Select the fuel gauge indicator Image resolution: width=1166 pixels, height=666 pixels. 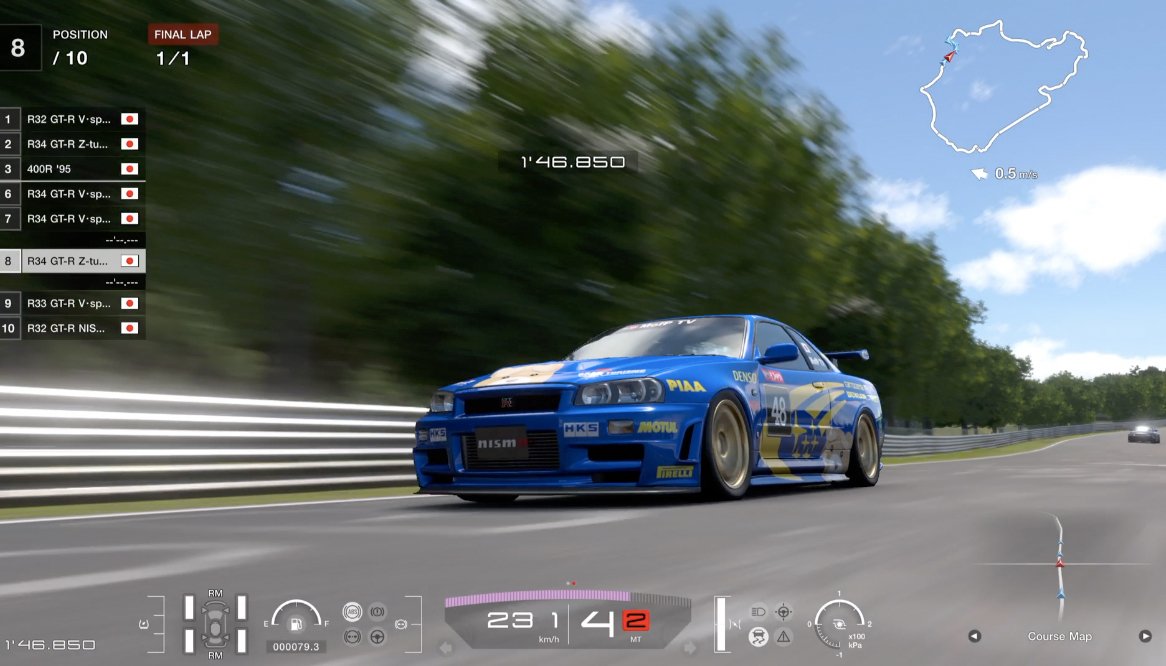click(x=296, y=622)
